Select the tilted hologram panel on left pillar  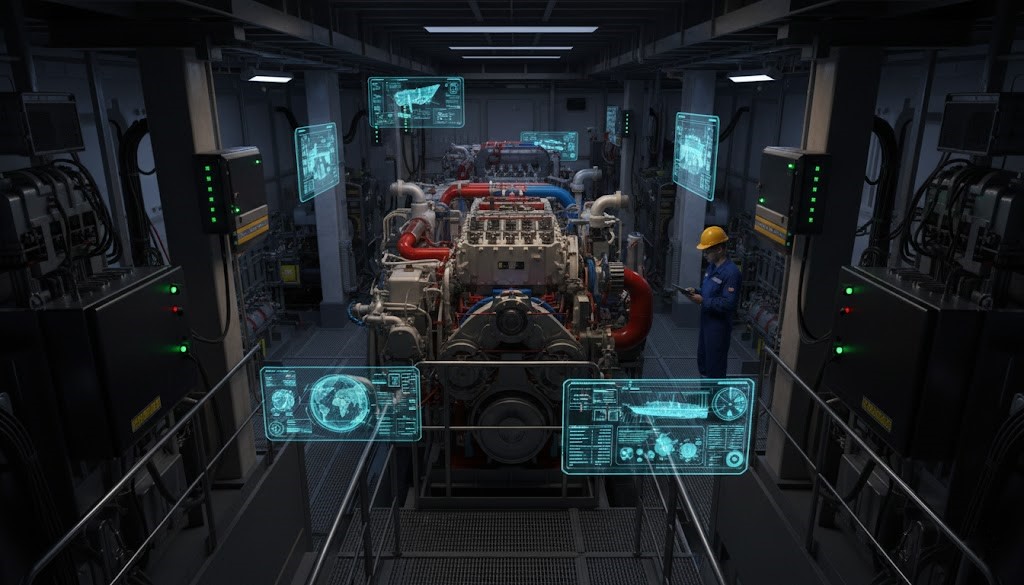(x=317, y=161)
